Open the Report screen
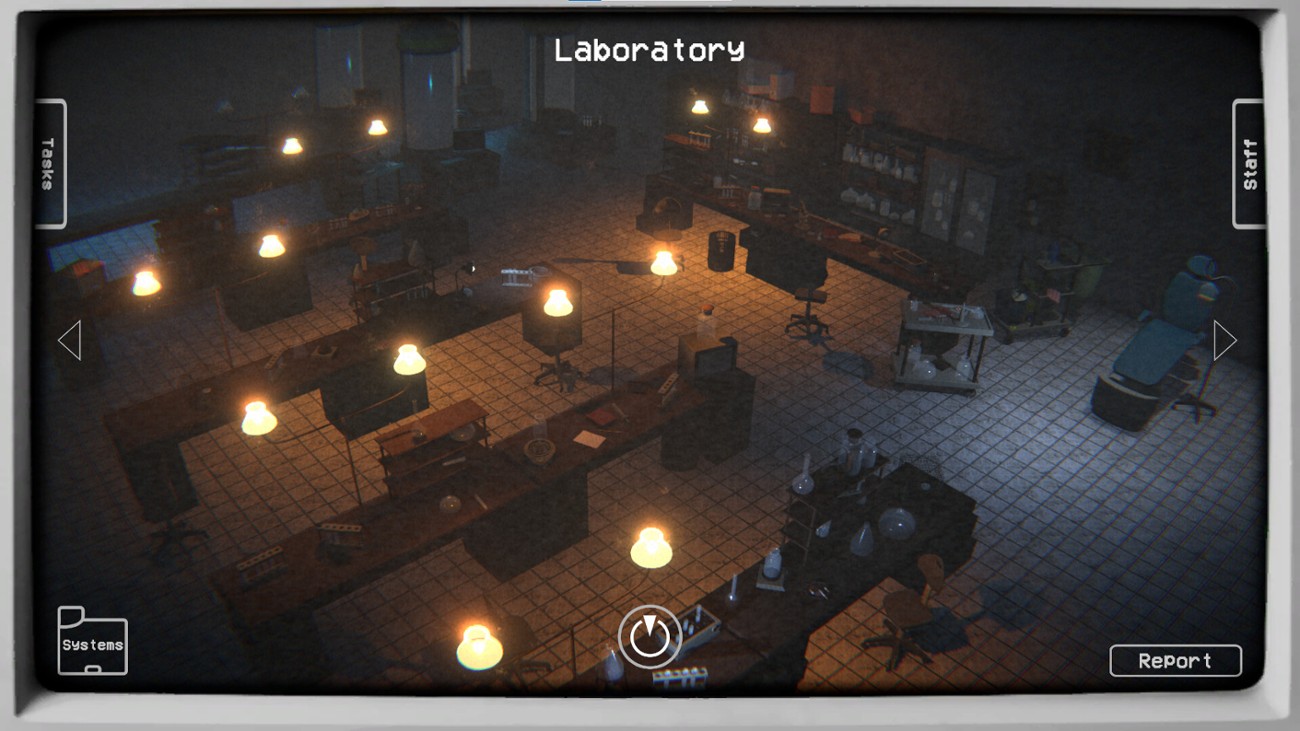Screen dimensions: 1300x731 [1175, 660]
